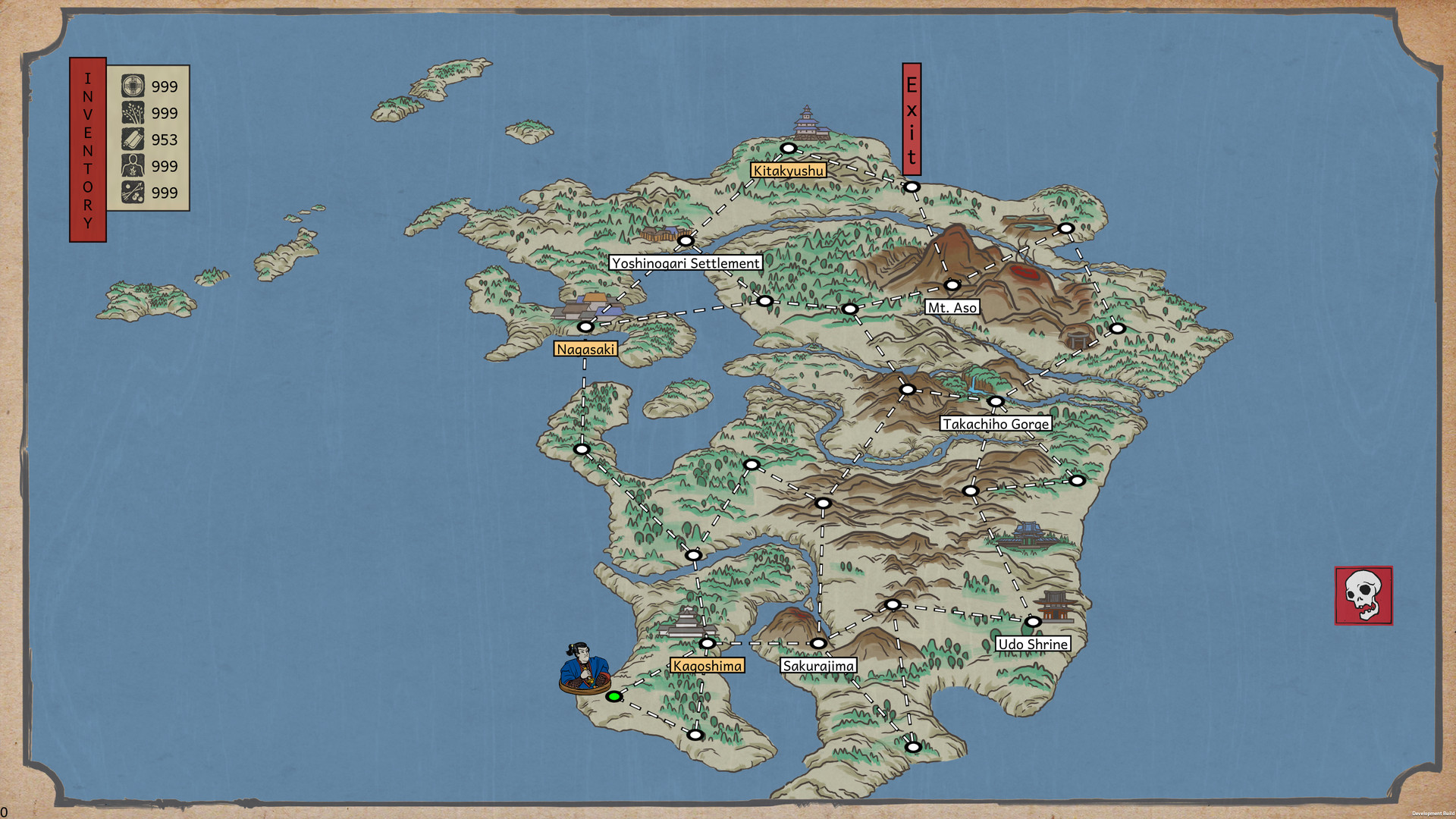Select the map node next to Nagasaki
Screen dimensions: 1456x819
585,326
